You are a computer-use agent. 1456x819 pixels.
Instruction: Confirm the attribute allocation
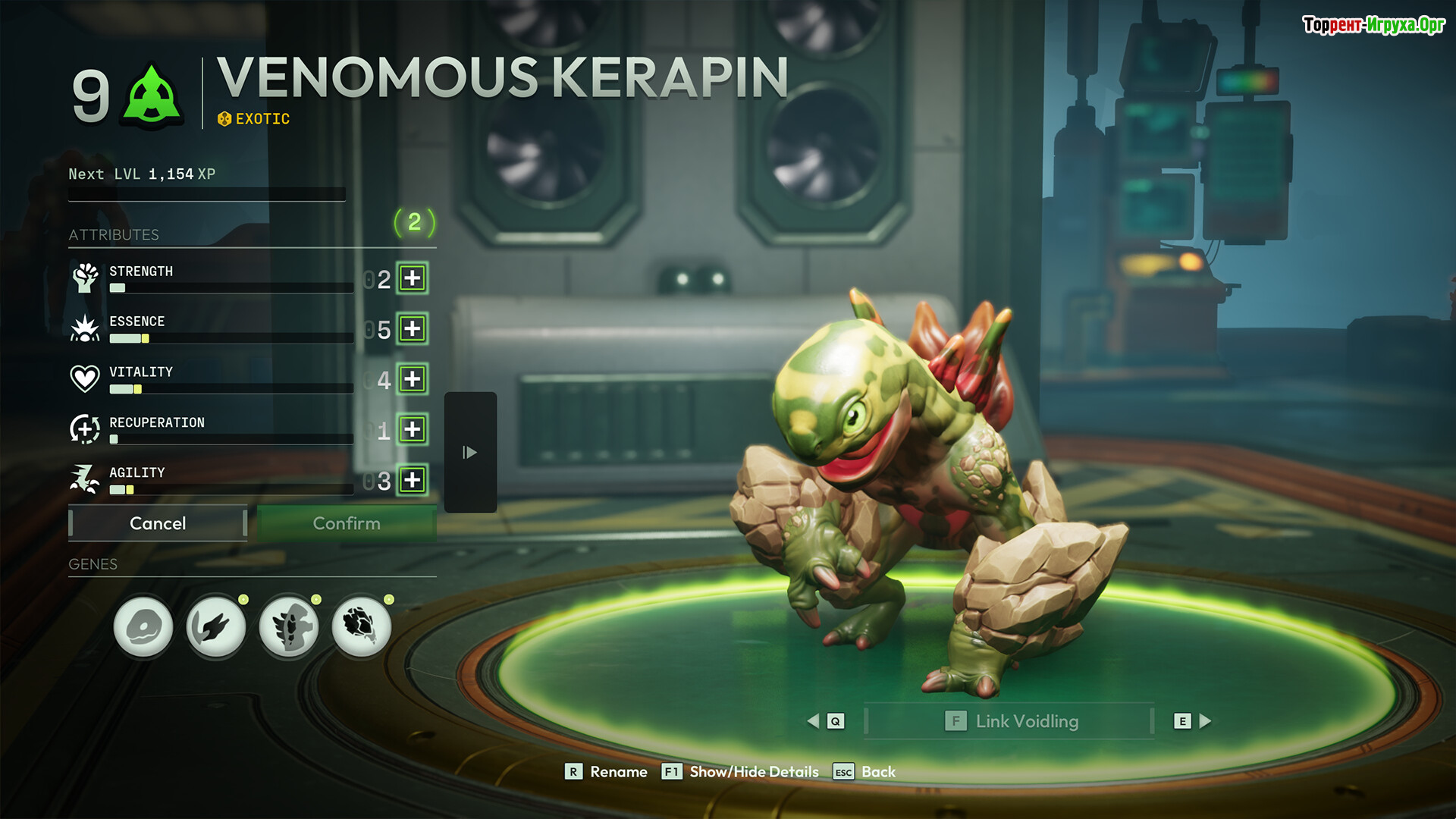pos(347,523)
